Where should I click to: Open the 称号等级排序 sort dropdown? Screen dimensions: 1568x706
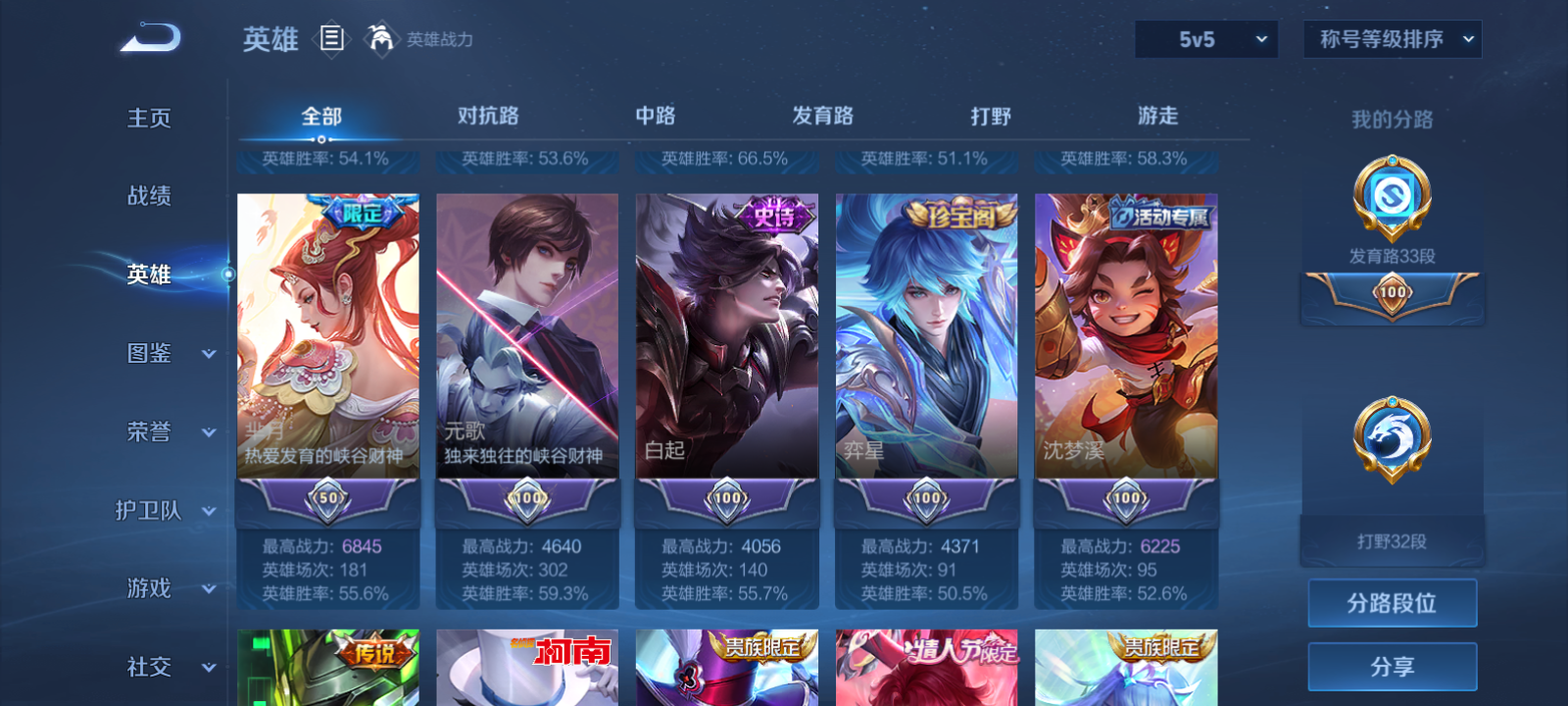1391,40
